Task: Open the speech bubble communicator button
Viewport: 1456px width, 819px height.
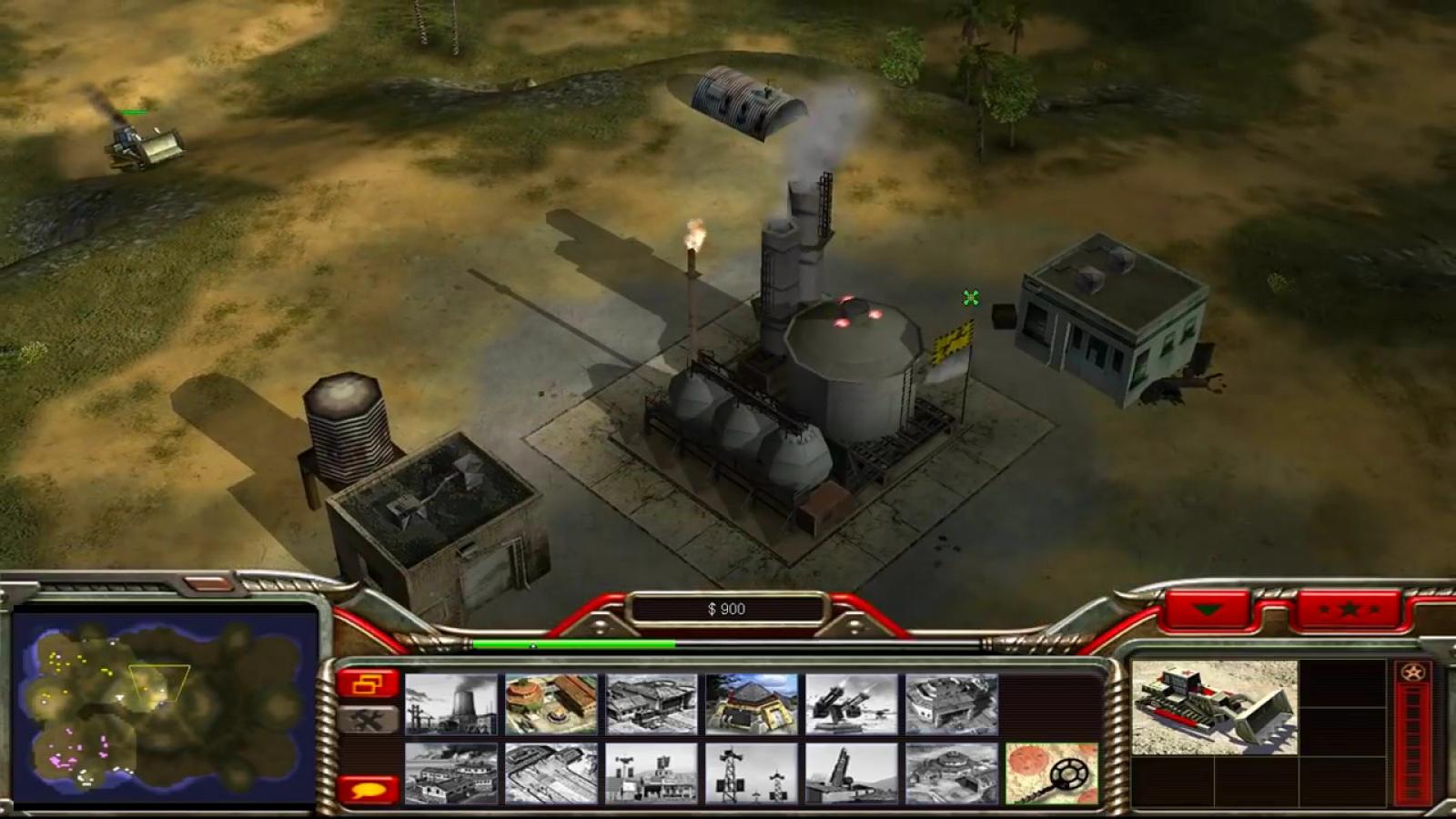Action: pyautogui.click(x=368, y=789)
